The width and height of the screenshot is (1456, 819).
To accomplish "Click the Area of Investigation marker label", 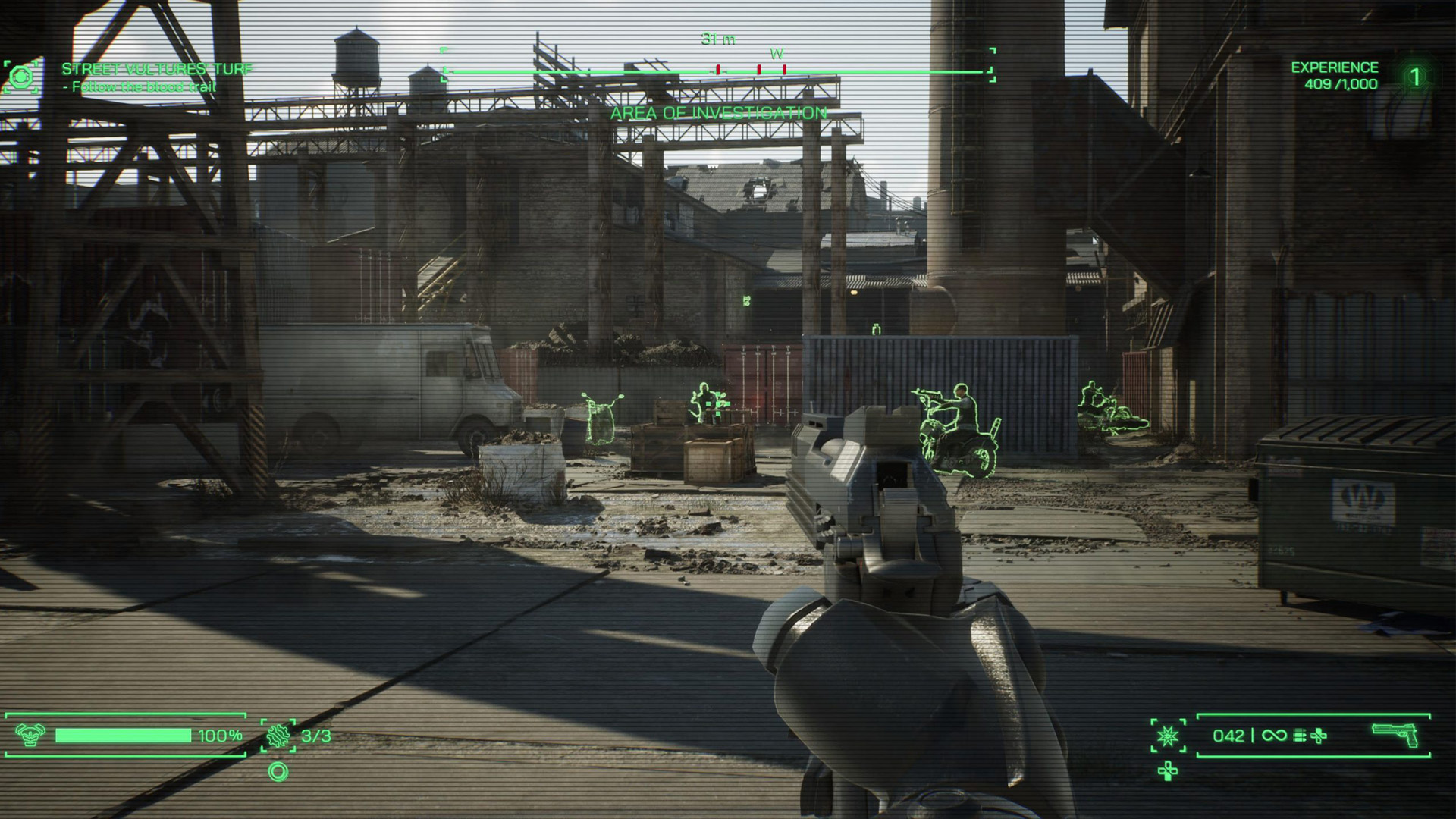I will coord(718,114).
